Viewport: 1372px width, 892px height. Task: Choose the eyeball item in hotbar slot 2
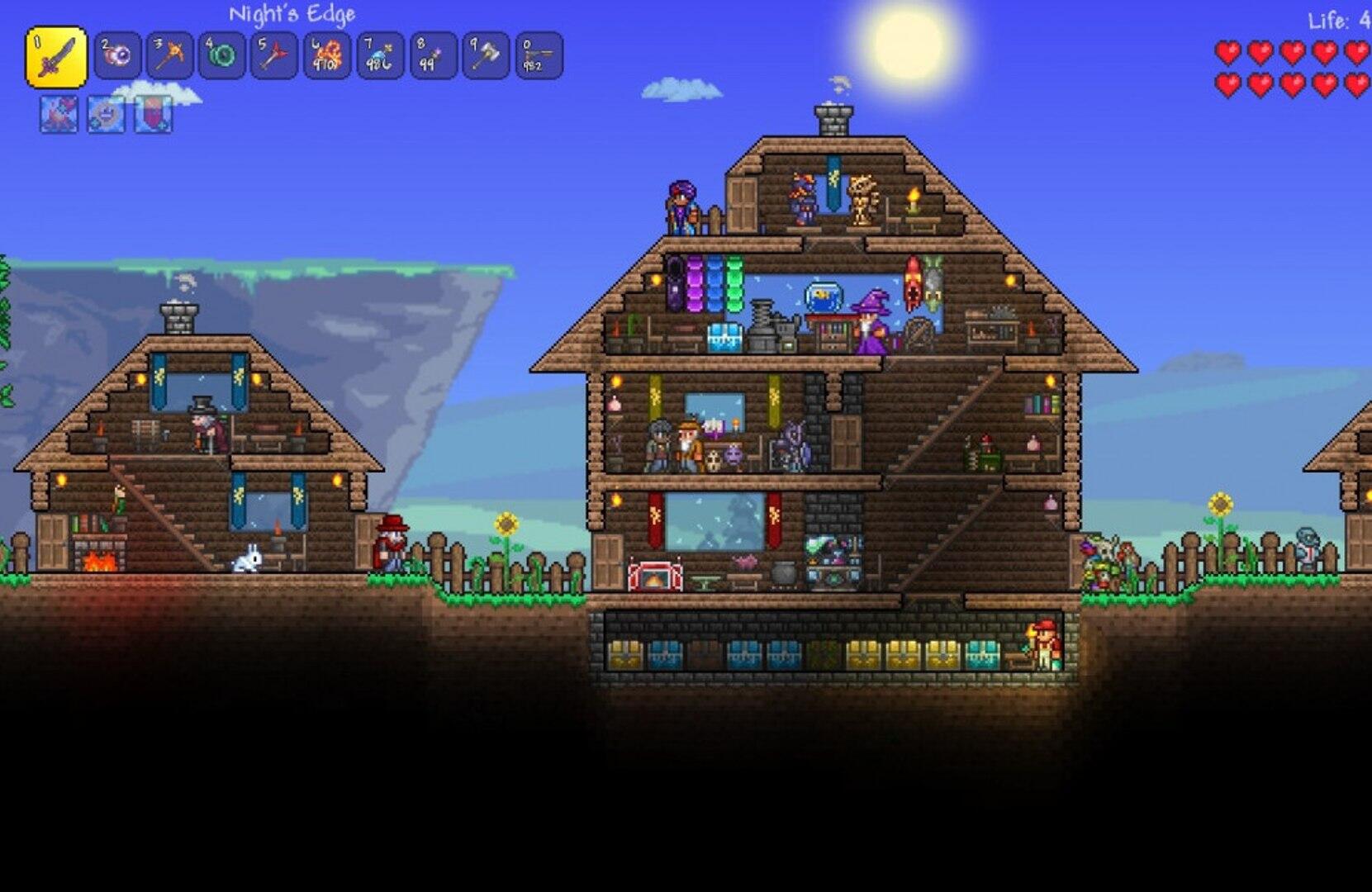(x=117, y=56)
